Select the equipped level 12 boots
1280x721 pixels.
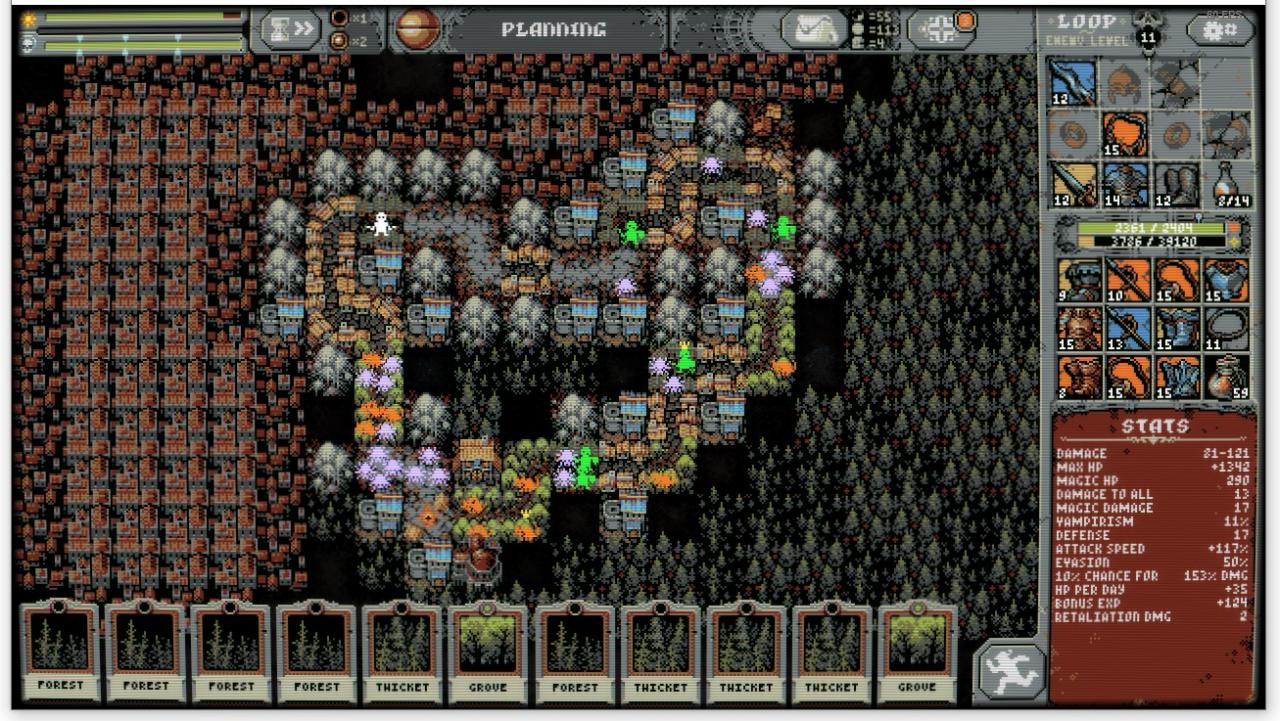tap(1176, 185)
